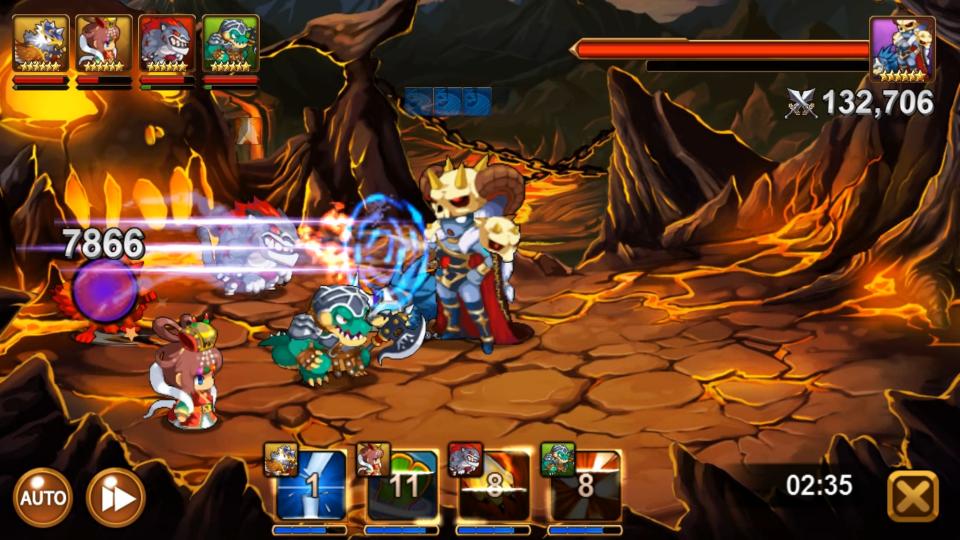Select the gray wolf hero portrait
Screen dimensions: 960x540
(167, 44)
